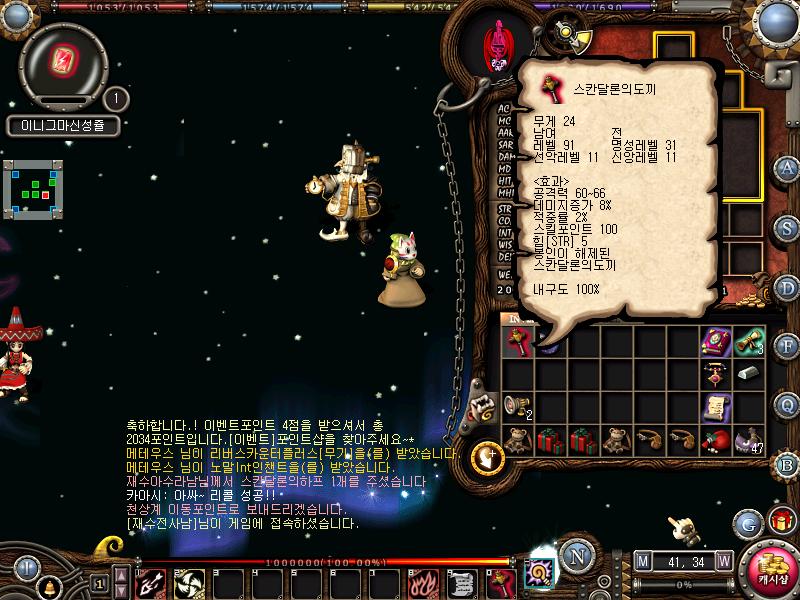
Task: Click the round G button
Action: click(x=747, y=522)
